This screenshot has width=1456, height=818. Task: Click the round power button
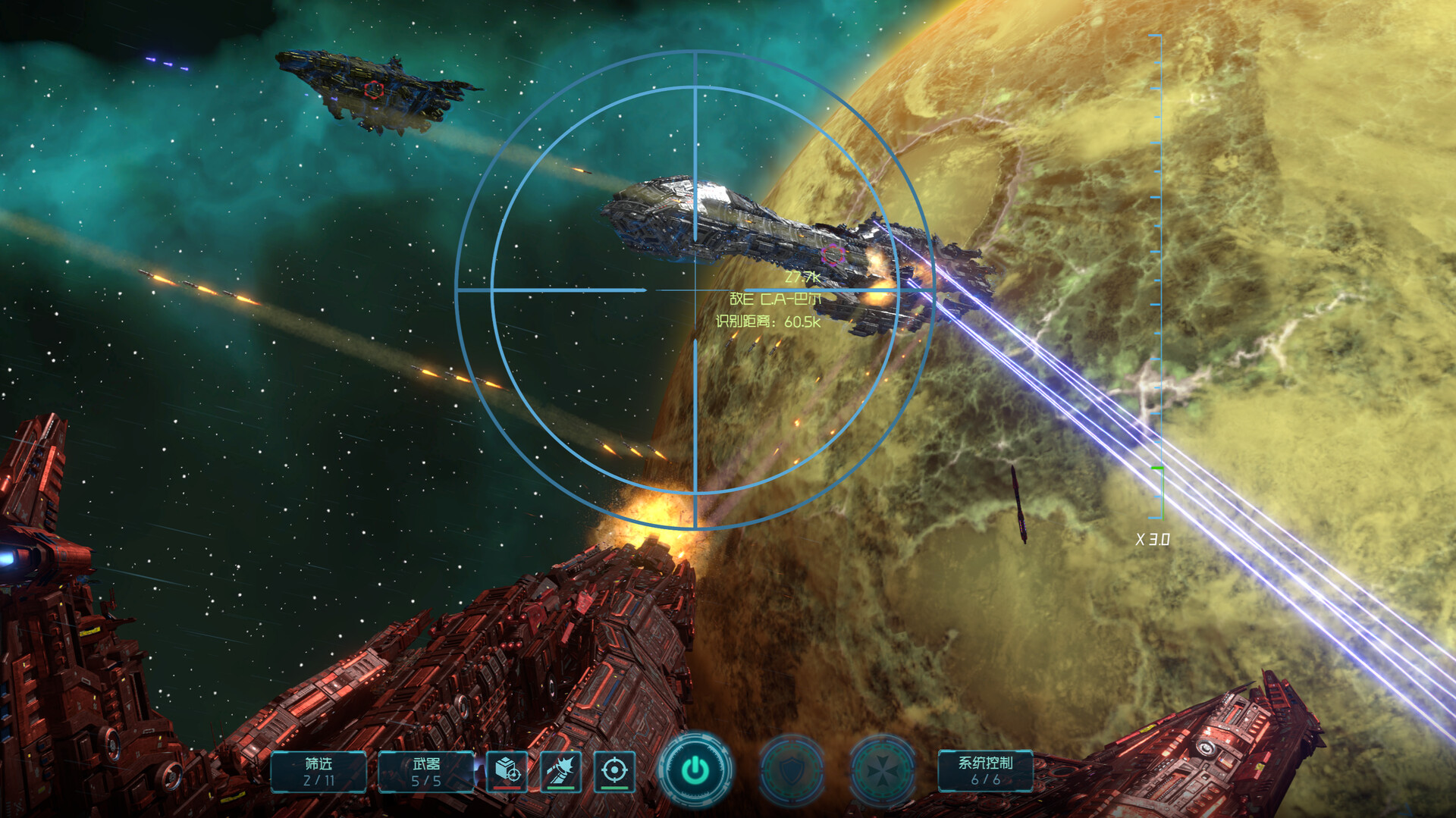click(695, 770)
